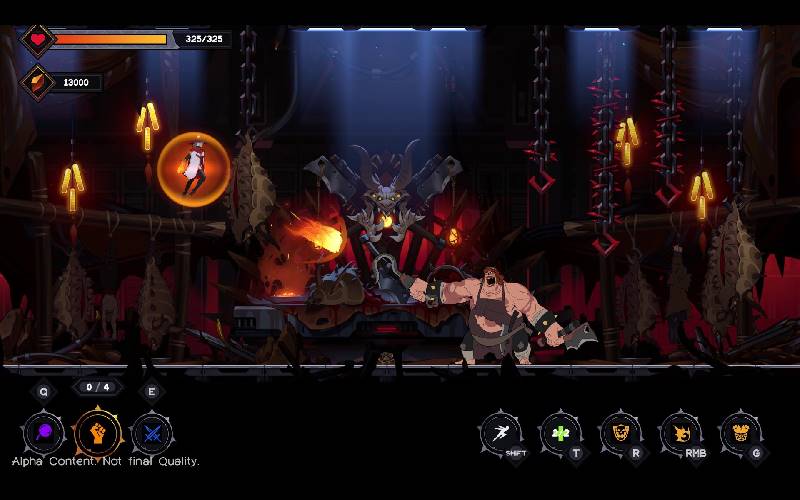Select the orange crowned face skill
This screenshot has width=800, height=500.
740,433
